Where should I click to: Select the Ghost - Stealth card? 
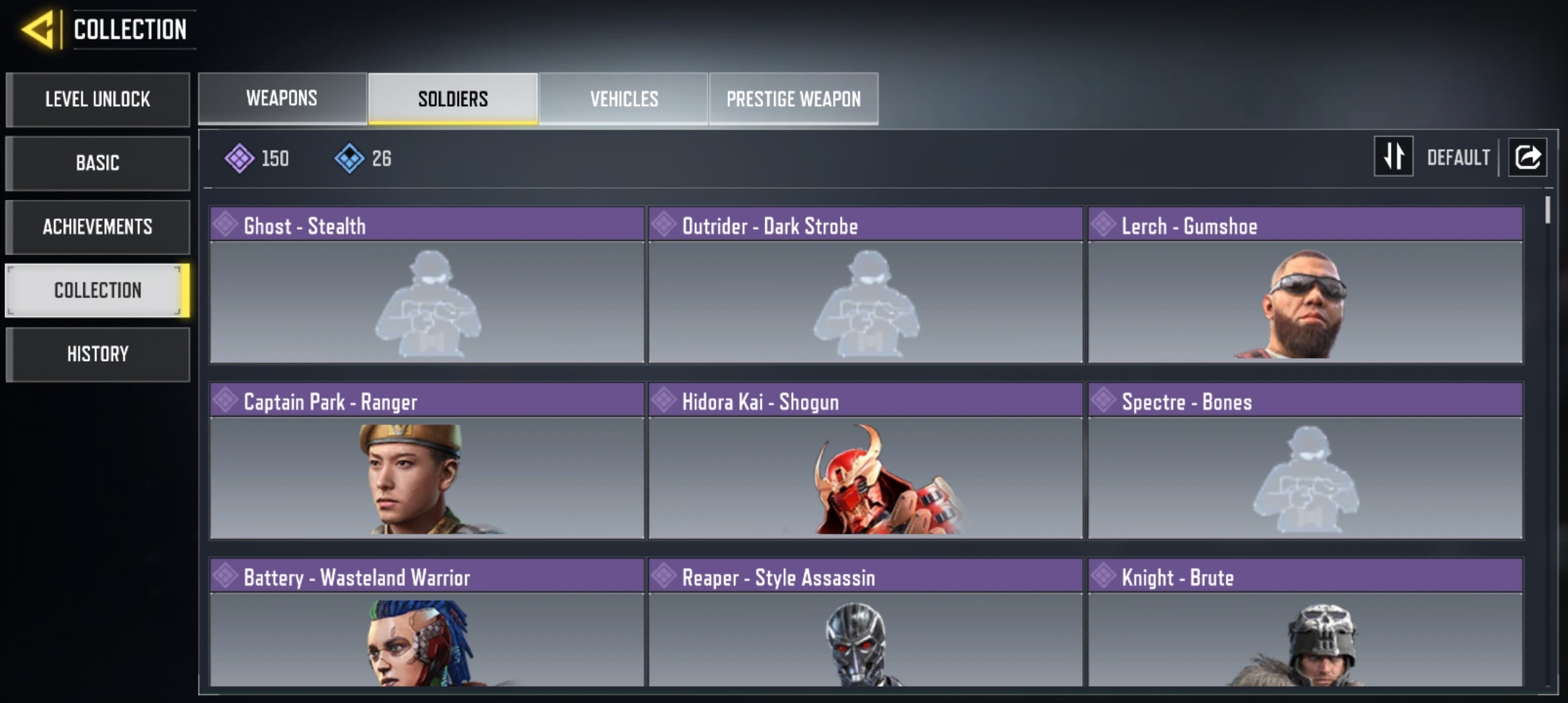coord(427,285)
